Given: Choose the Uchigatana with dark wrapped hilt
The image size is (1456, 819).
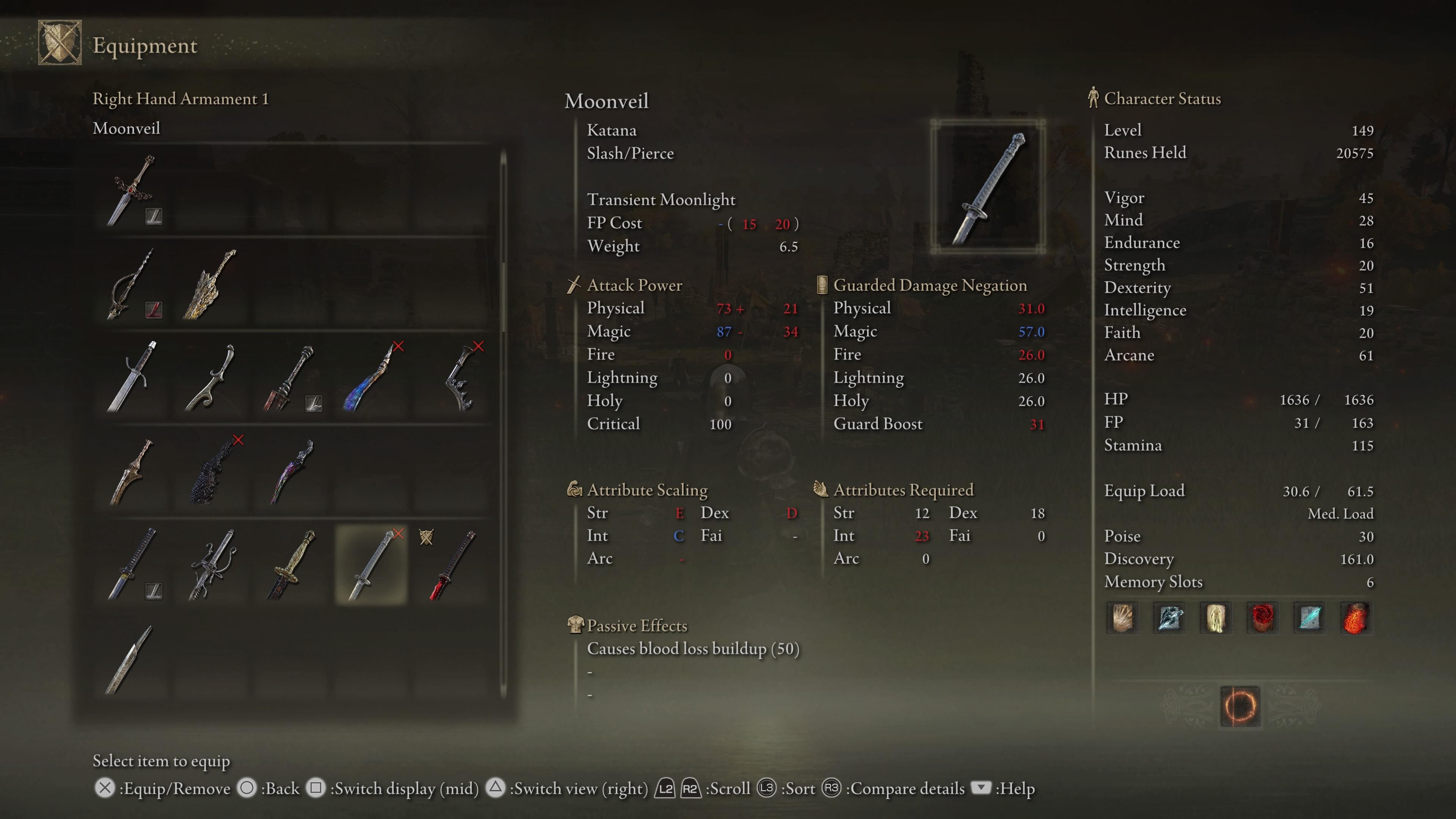Looking at the screenshot, I should tap(132, 565).
